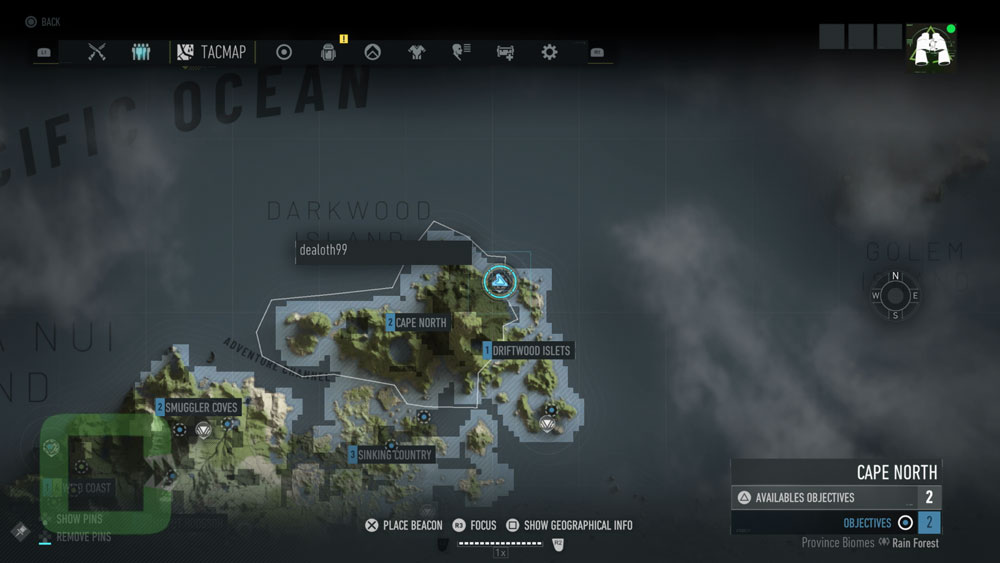Select the Smuggler Coves province label
Screen dimensions: 1000x563
201,408
